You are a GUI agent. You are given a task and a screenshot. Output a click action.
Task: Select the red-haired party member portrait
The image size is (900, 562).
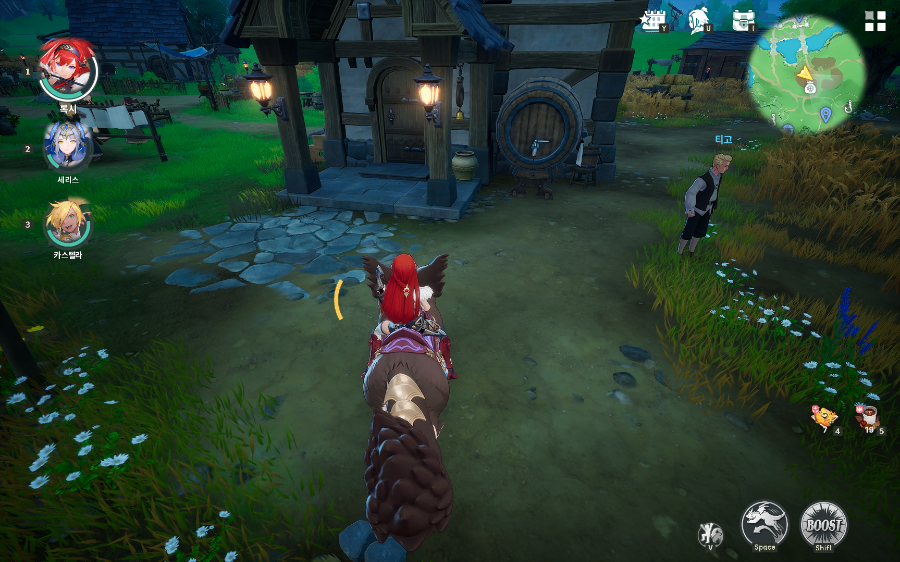(x=68, y=70)
